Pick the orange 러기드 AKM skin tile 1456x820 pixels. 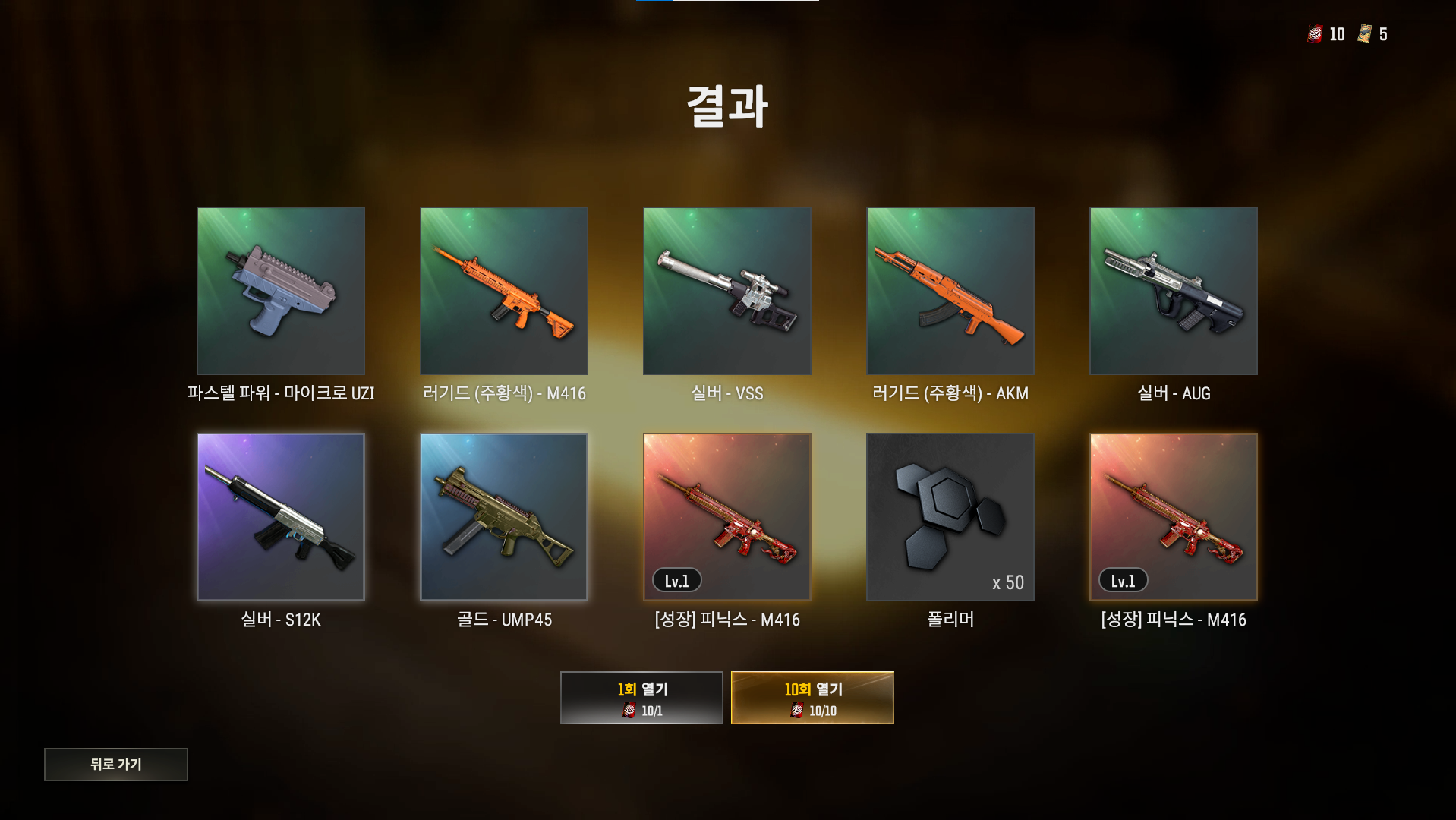950,291
